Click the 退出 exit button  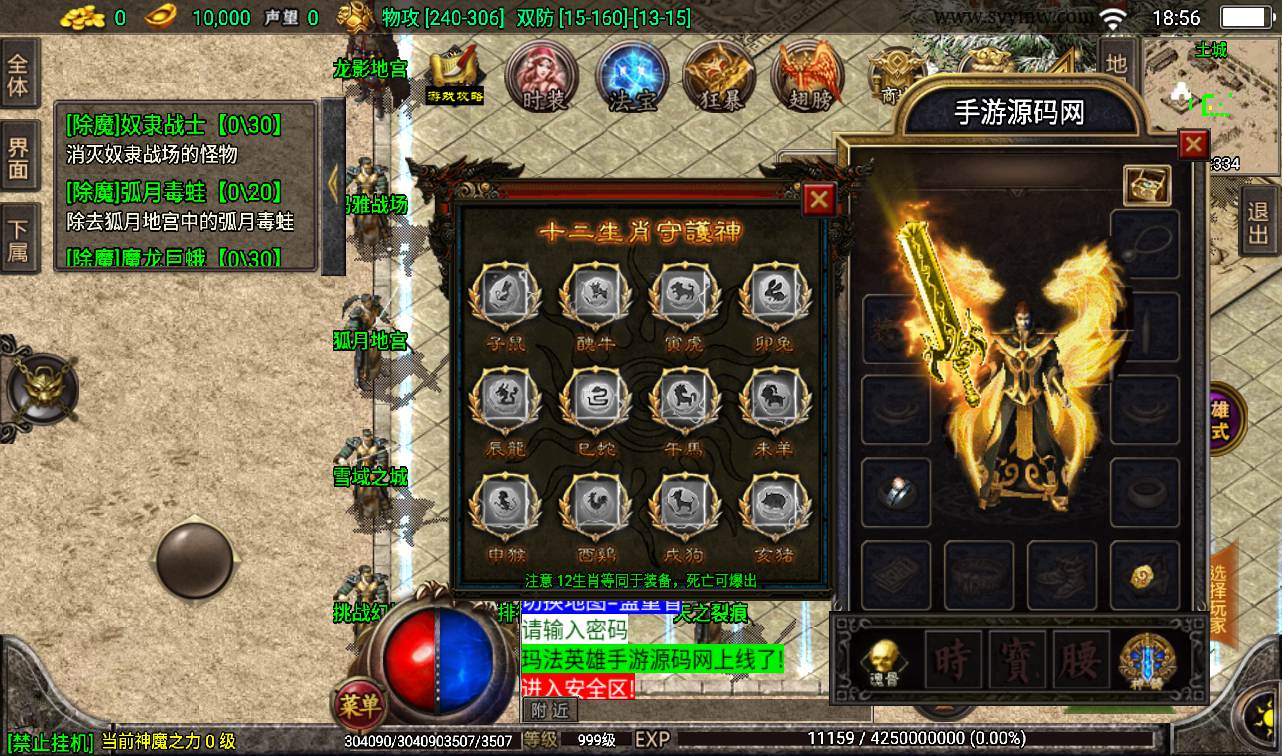point(1259,222)
